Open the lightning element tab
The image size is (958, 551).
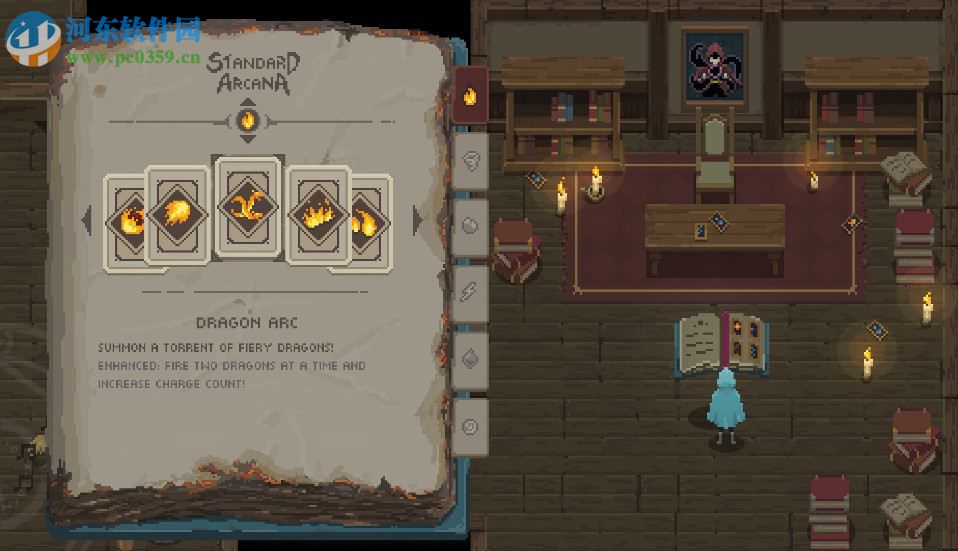(470, 292)
